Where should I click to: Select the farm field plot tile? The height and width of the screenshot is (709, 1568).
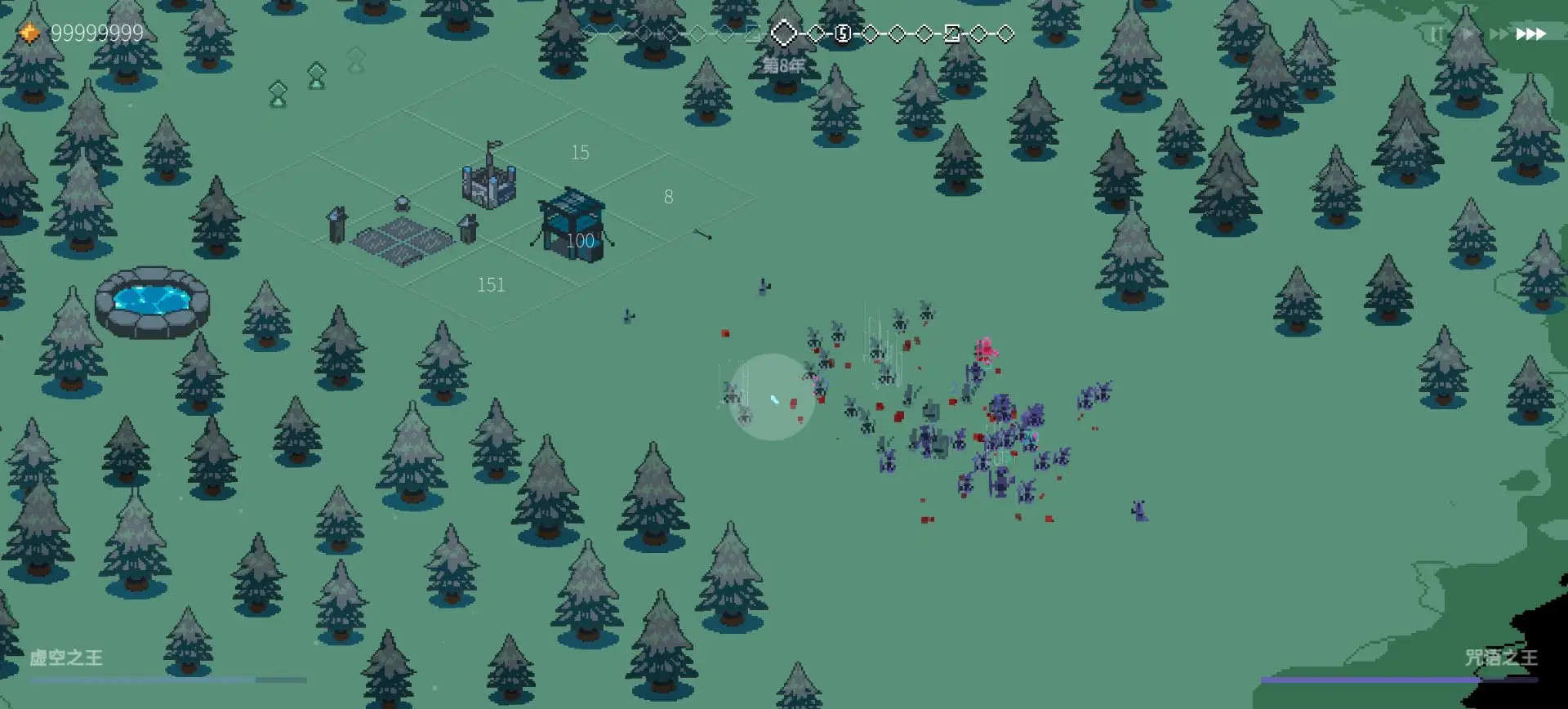[x=403, y=241]
